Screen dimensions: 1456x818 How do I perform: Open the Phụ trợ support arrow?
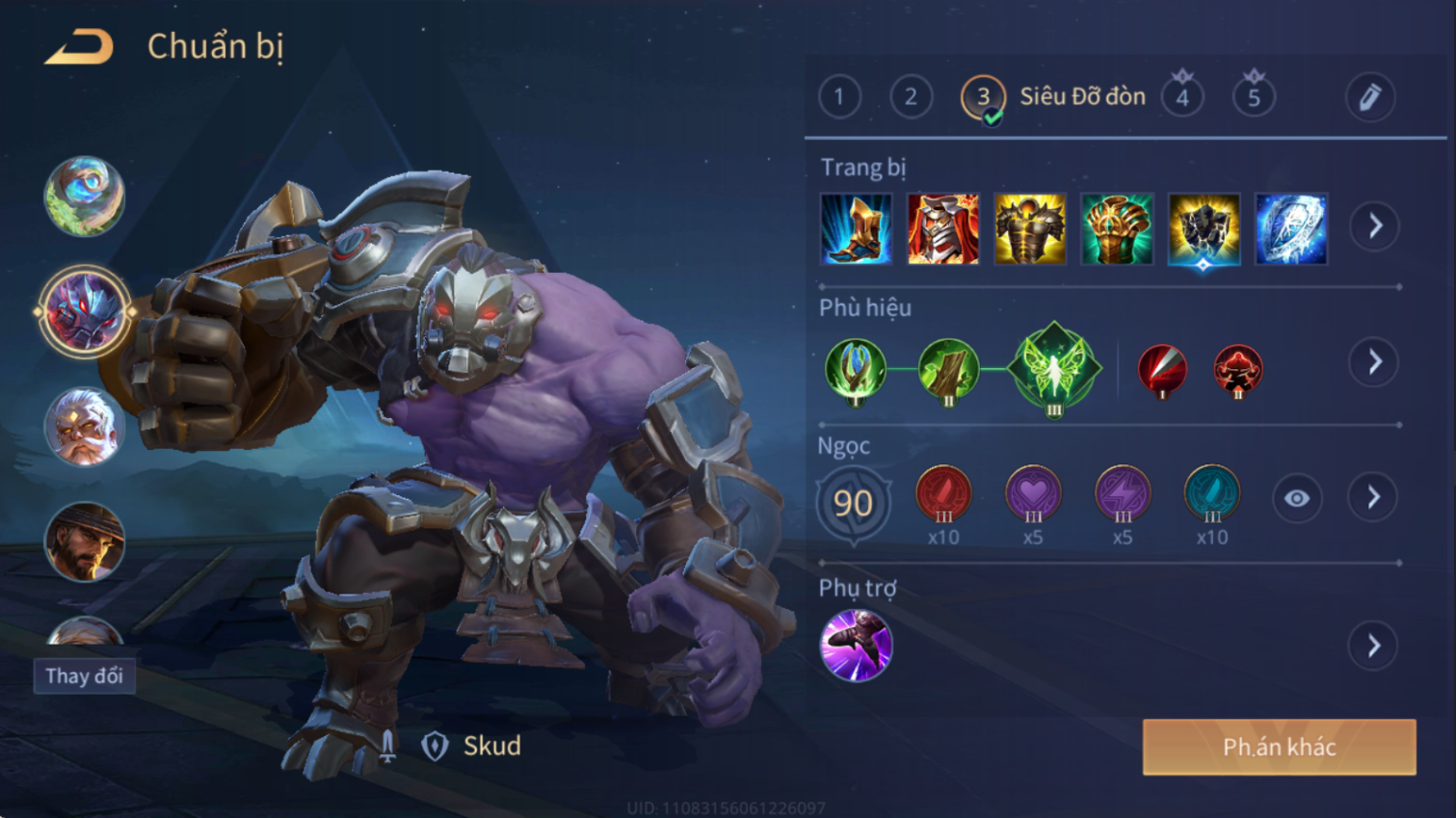point(1375,646)
